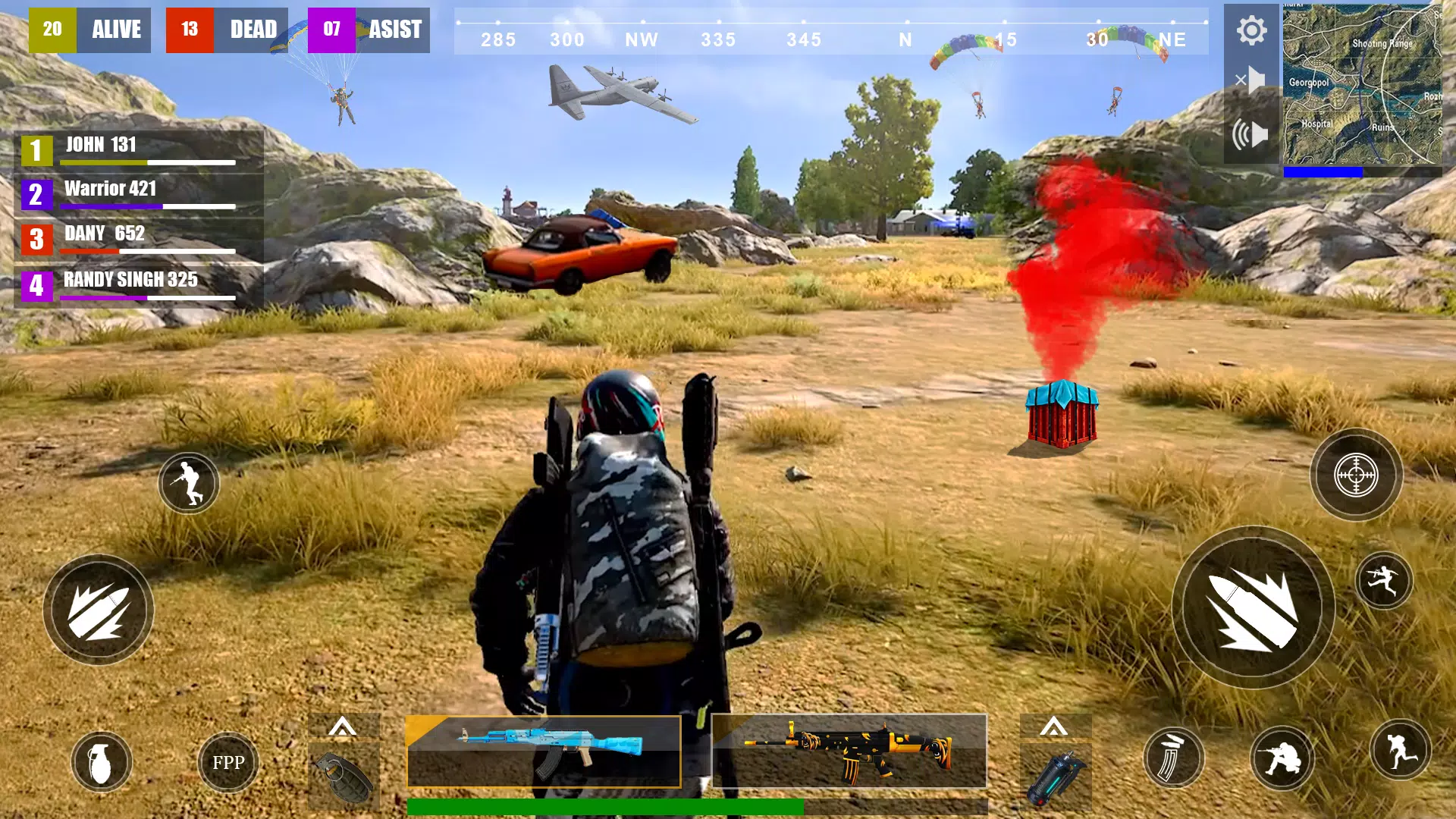Open the settings gear menu
The image size is (1456, 819).
tap(1250, 30)
